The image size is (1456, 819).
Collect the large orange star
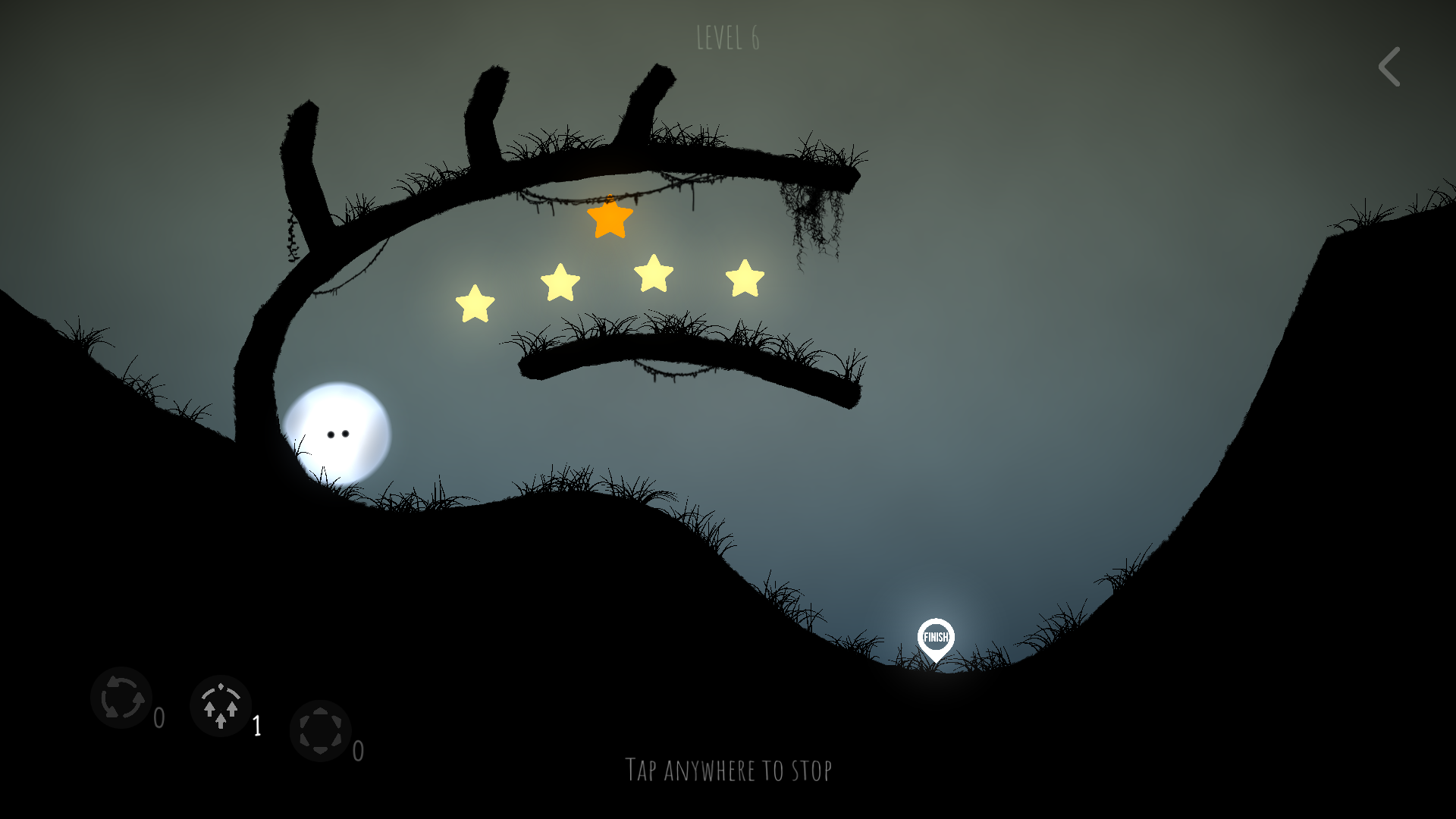pos(609,221)
